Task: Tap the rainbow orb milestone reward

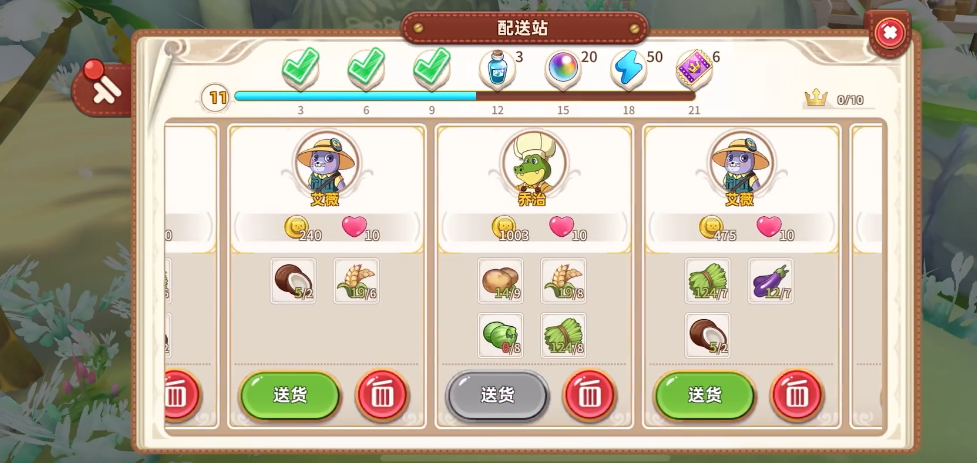Action: [563, 69]
